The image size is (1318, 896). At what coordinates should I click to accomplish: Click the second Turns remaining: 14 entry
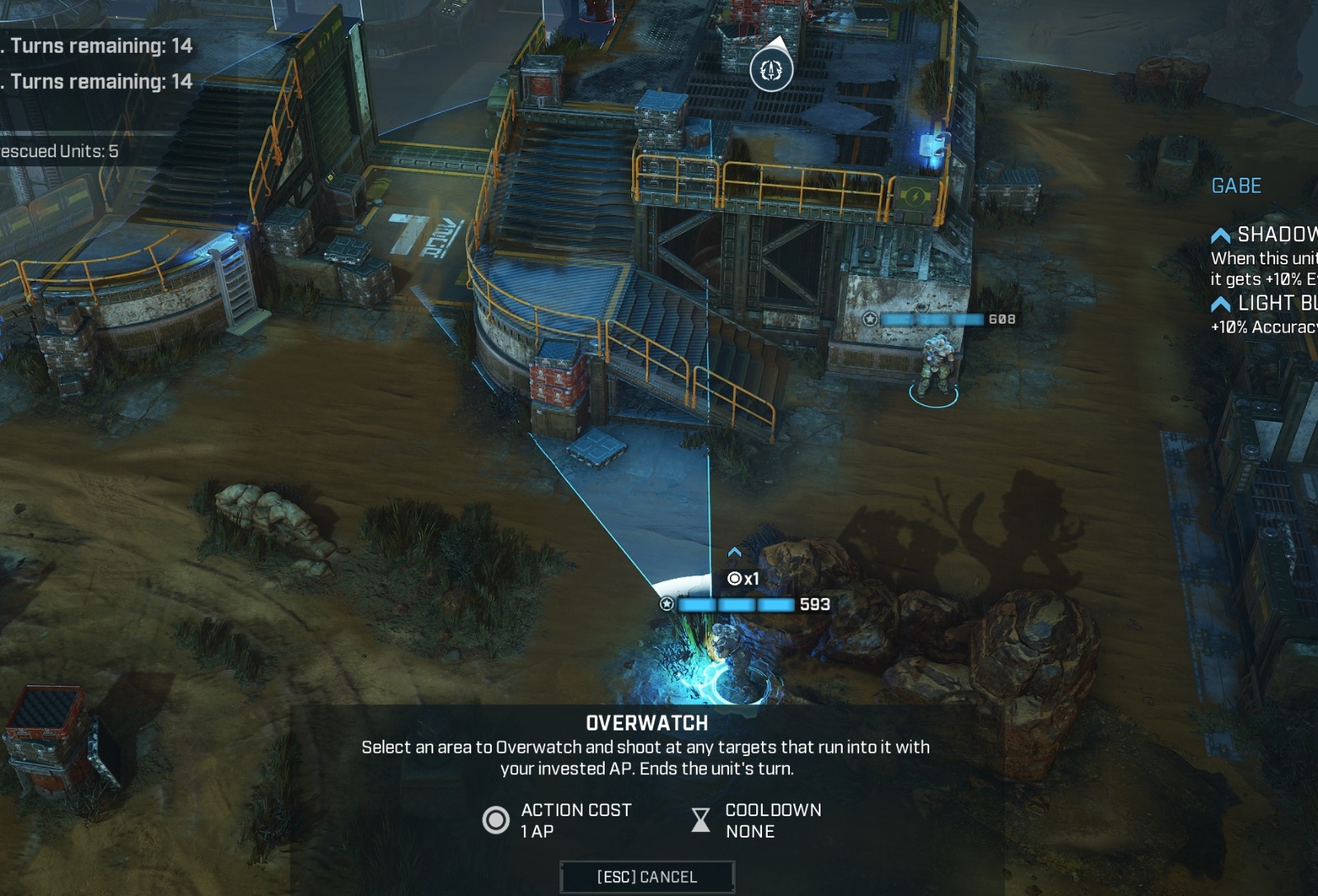99,82
